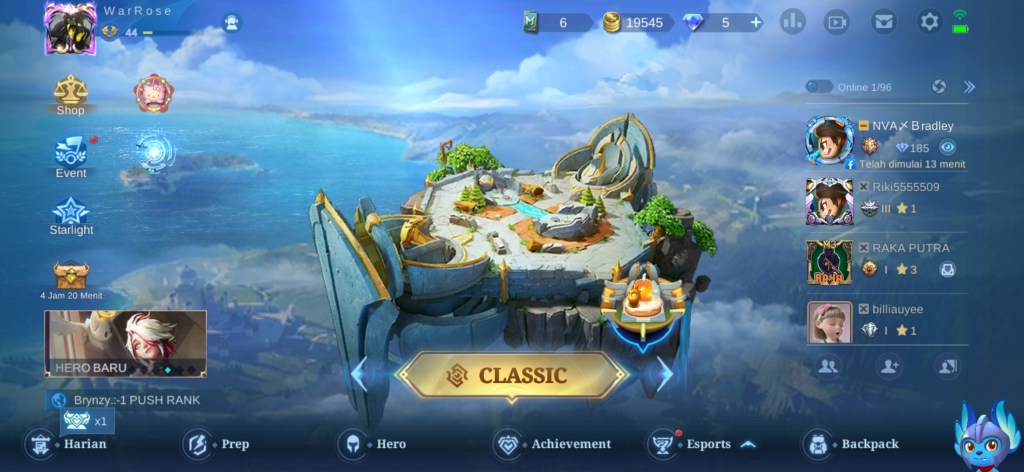
Task: Open the Achievement menu
Action: tap(553, 444)
